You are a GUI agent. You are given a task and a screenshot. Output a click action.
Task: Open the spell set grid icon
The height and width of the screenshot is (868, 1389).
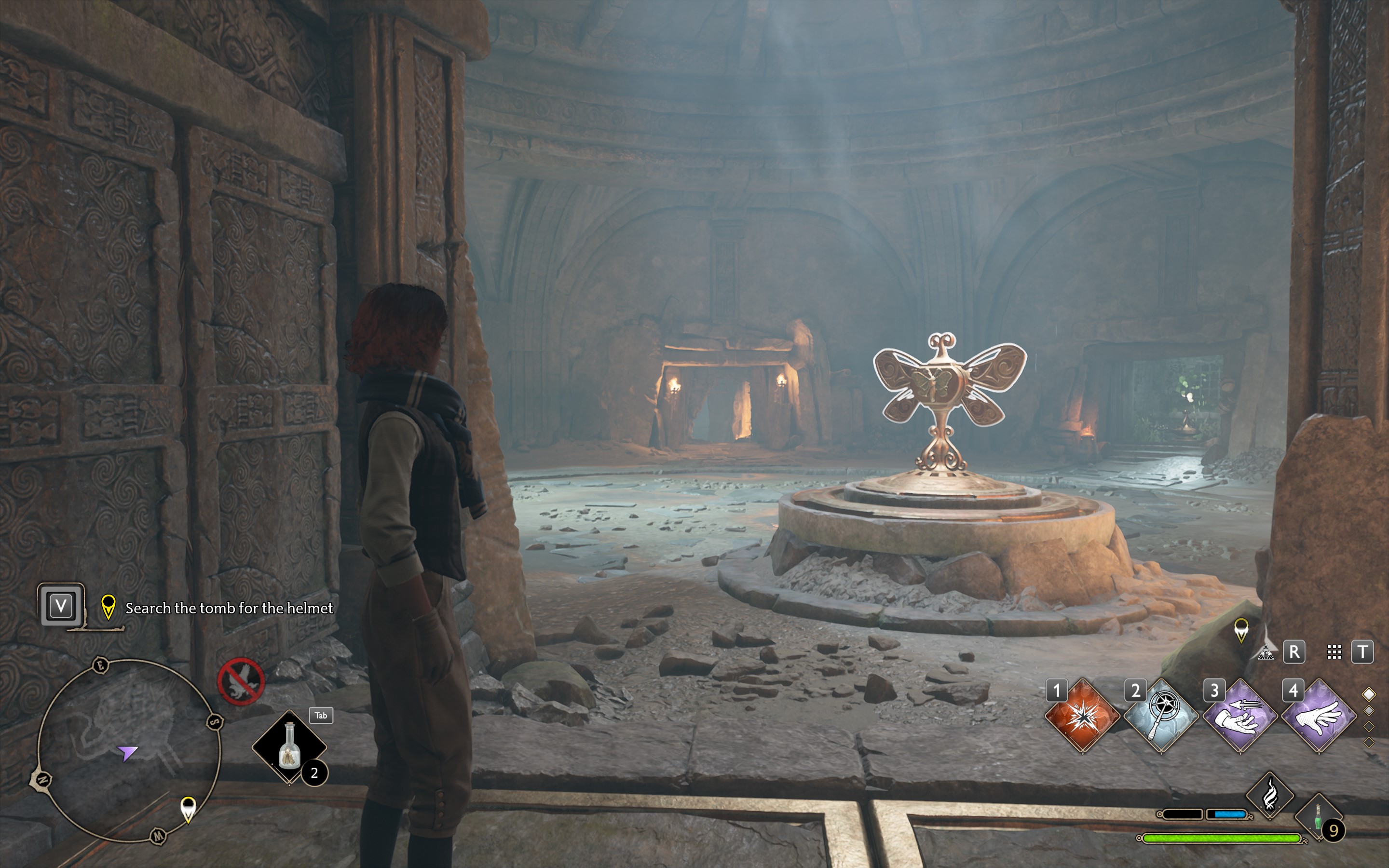pyautogui.click(x=1335, y=652)
